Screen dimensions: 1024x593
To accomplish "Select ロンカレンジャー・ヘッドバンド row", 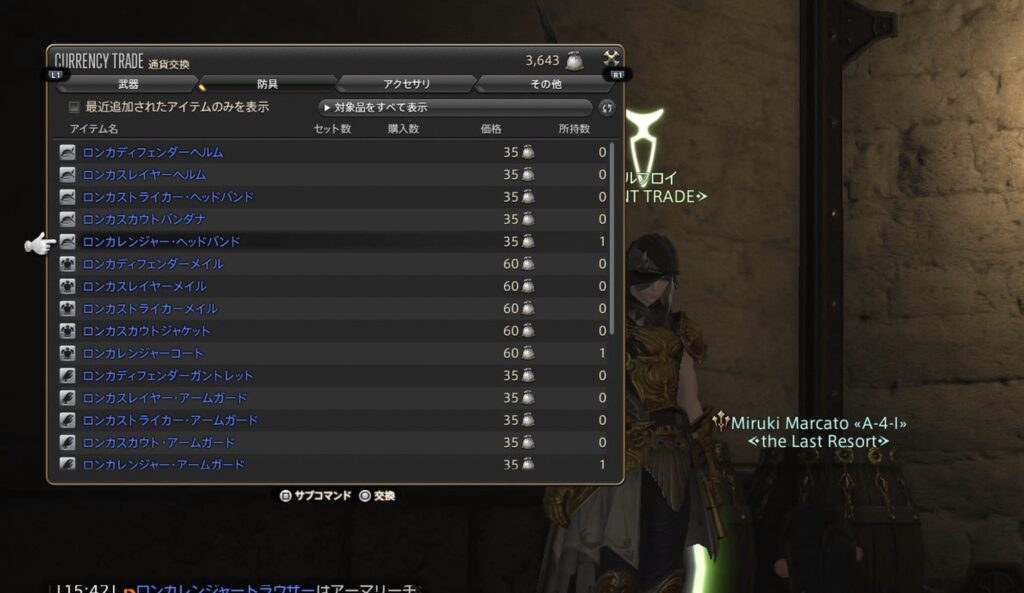I will click(161, 242).
